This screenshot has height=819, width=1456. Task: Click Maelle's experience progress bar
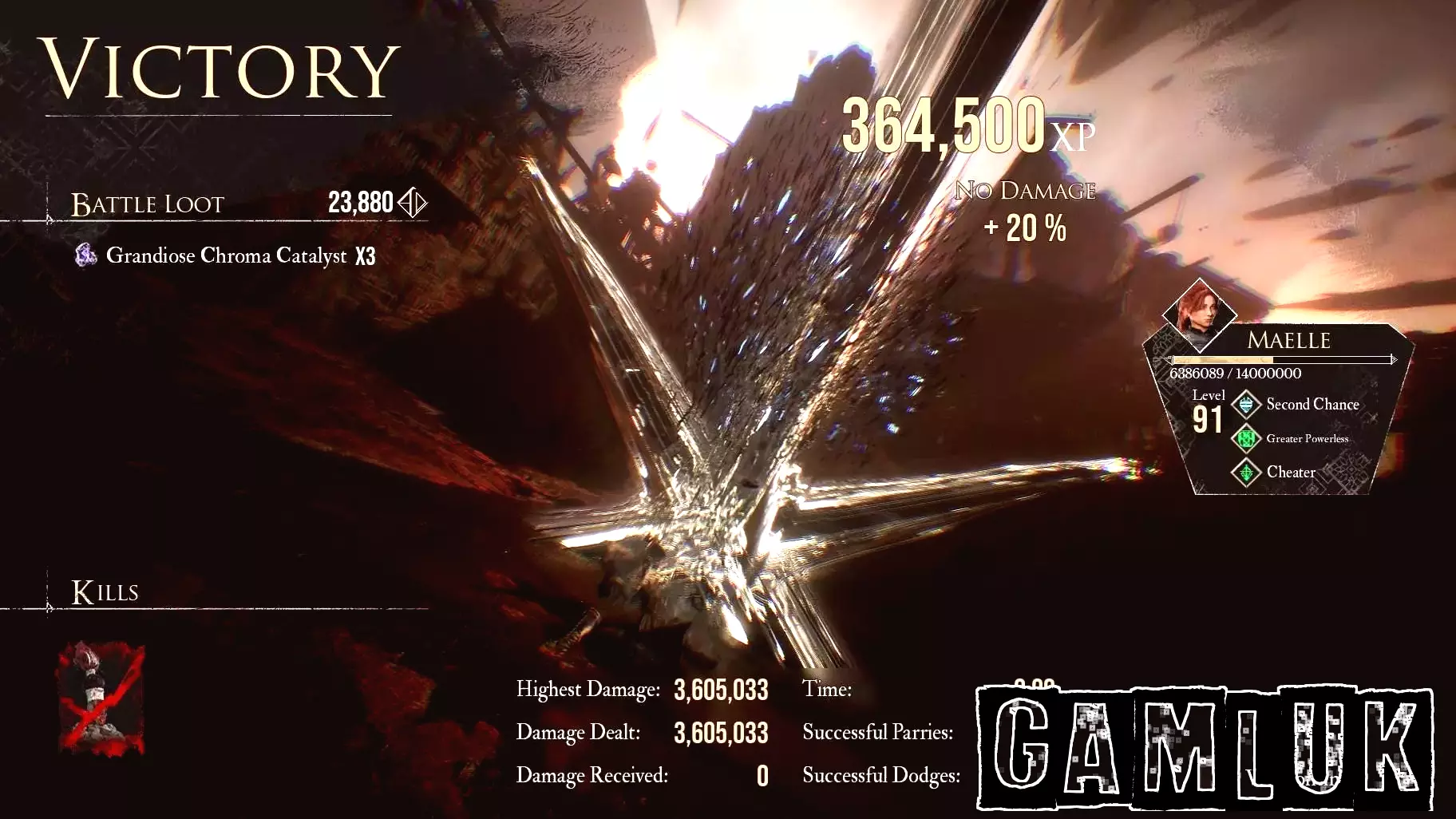point(1281,359)
